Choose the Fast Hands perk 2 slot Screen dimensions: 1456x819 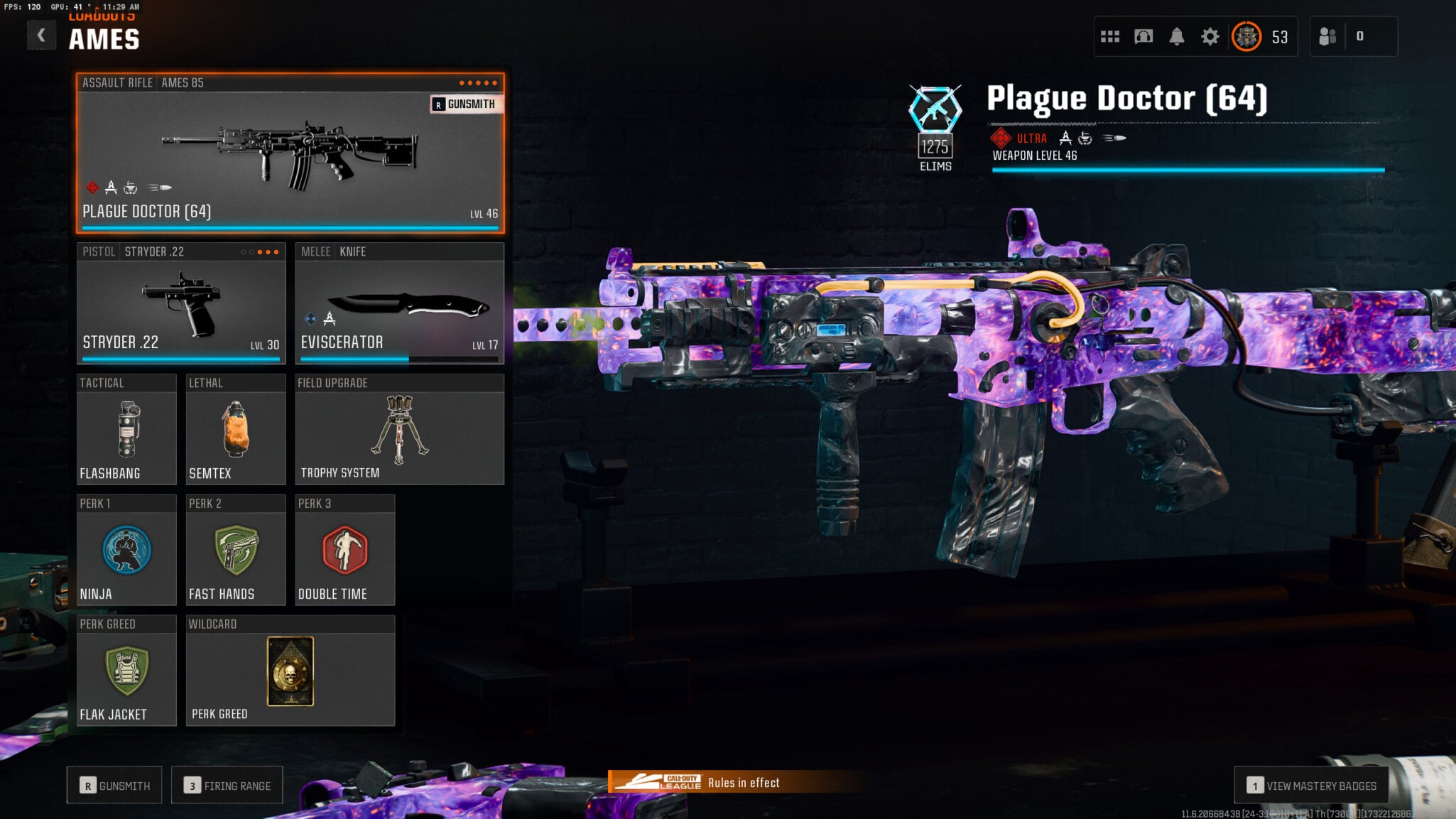tap(235, 550)
